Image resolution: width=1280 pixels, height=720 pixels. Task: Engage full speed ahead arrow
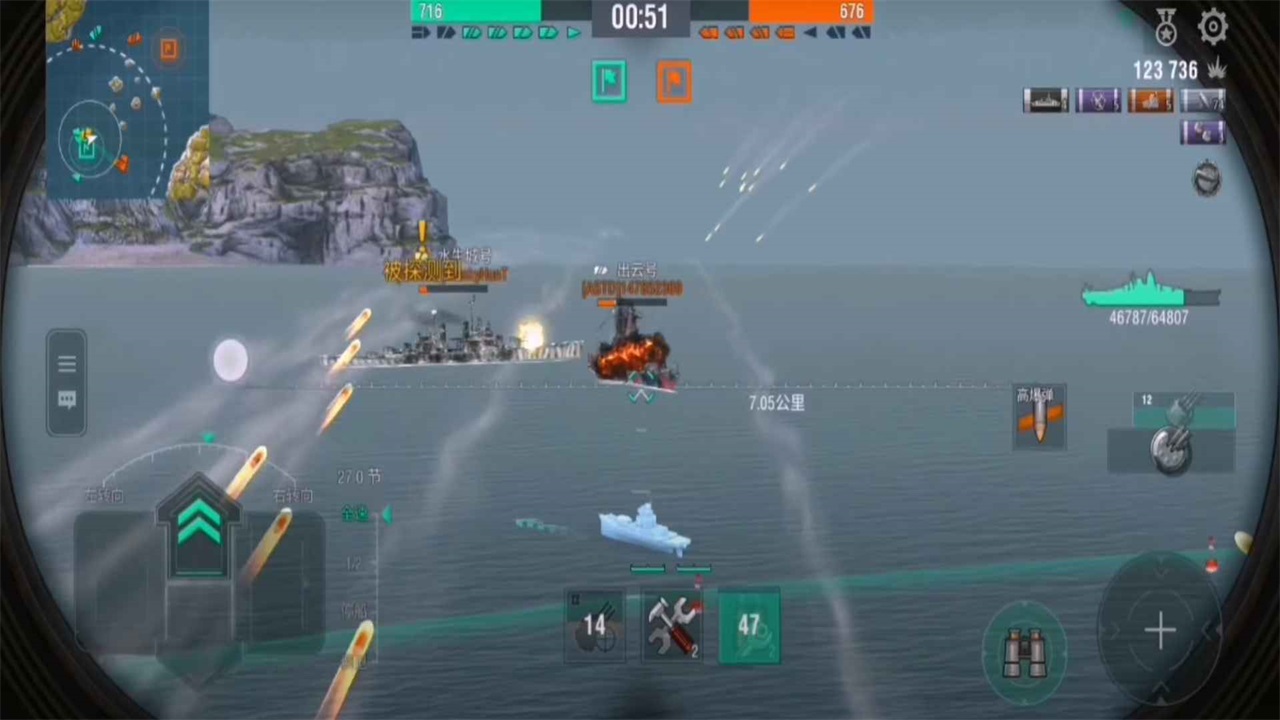[199, 524]
